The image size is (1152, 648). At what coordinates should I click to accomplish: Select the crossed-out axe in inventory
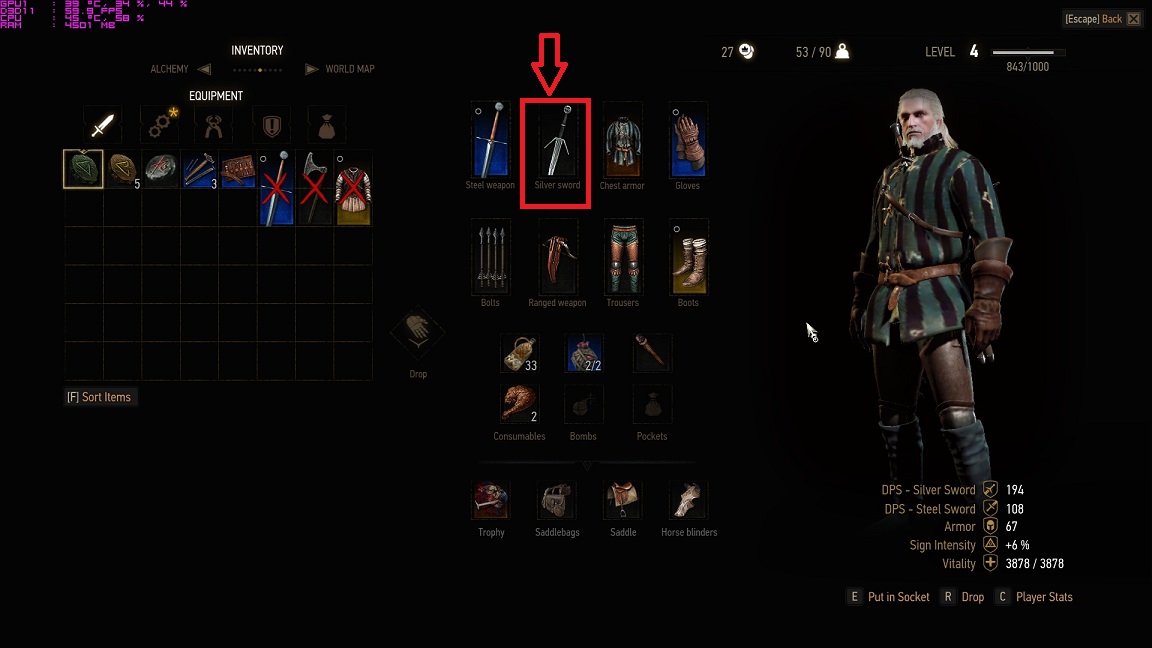(x=314, y=188)
